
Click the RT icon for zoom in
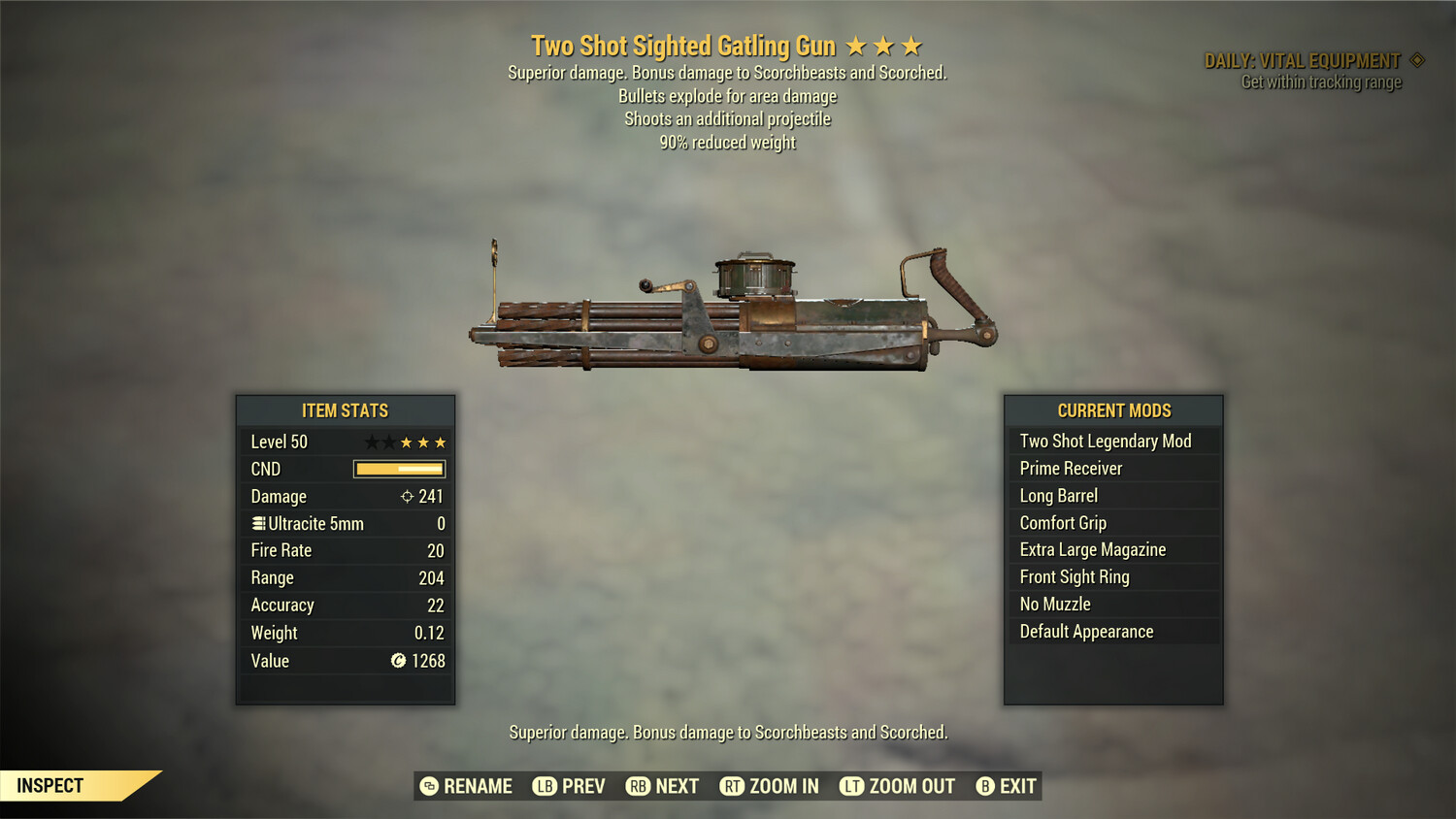[733, 786]
